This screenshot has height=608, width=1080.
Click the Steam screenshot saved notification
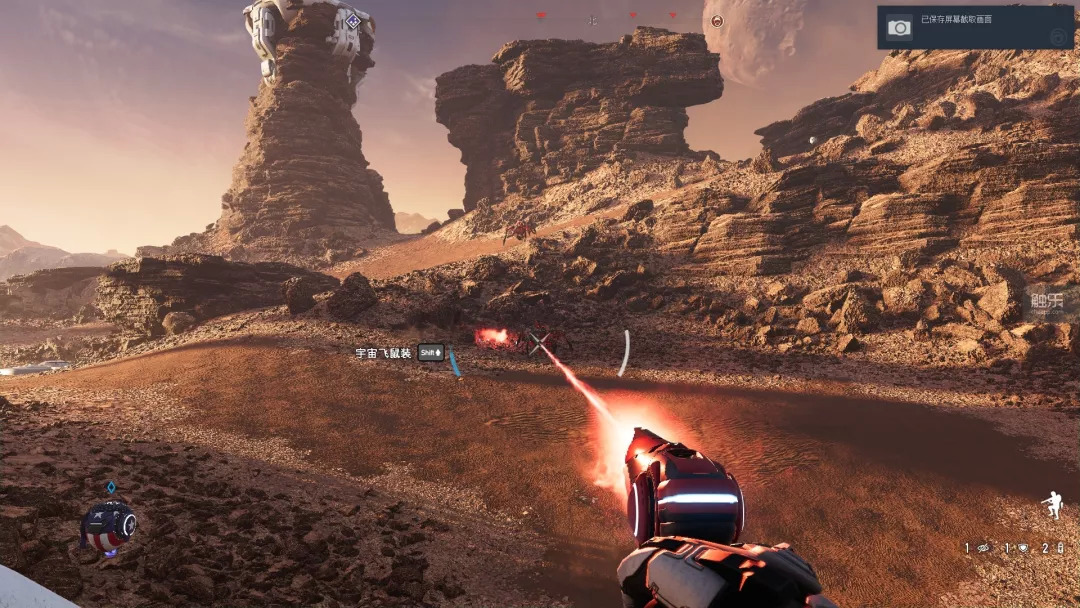[975, 28]
